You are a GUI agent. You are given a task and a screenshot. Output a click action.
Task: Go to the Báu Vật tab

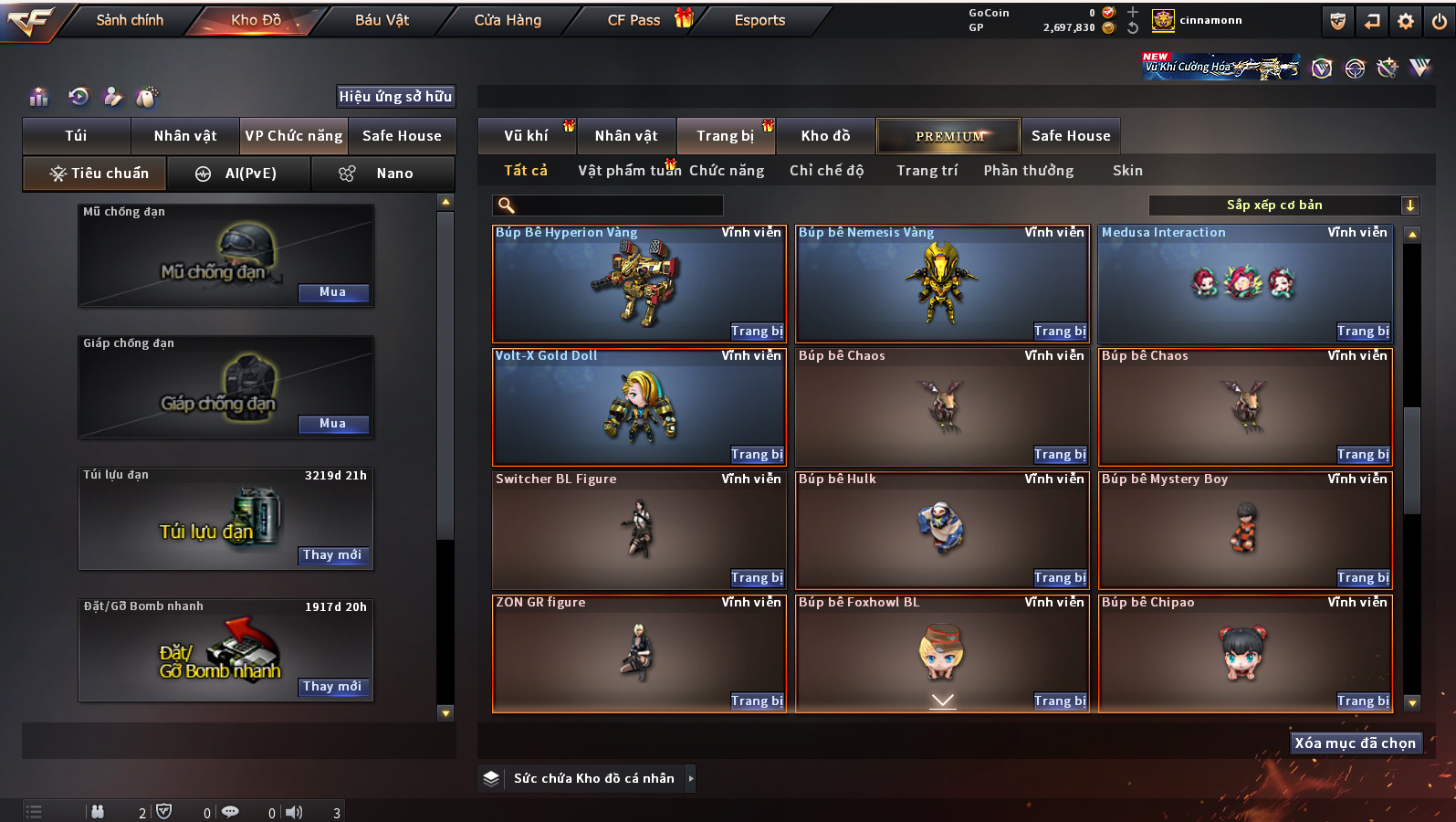382,20
